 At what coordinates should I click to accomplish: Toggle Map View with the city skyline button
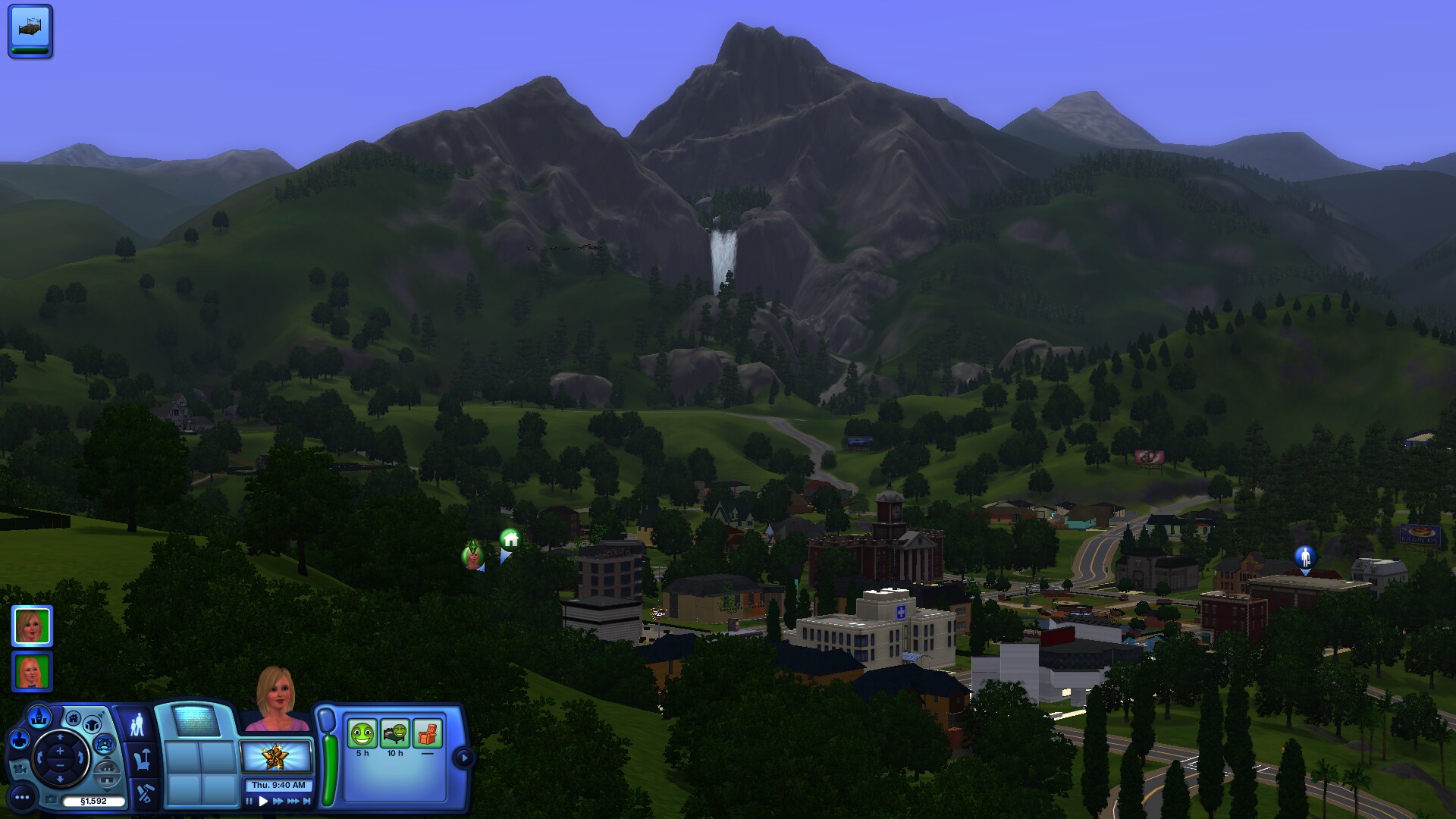[x=39, y=717]
